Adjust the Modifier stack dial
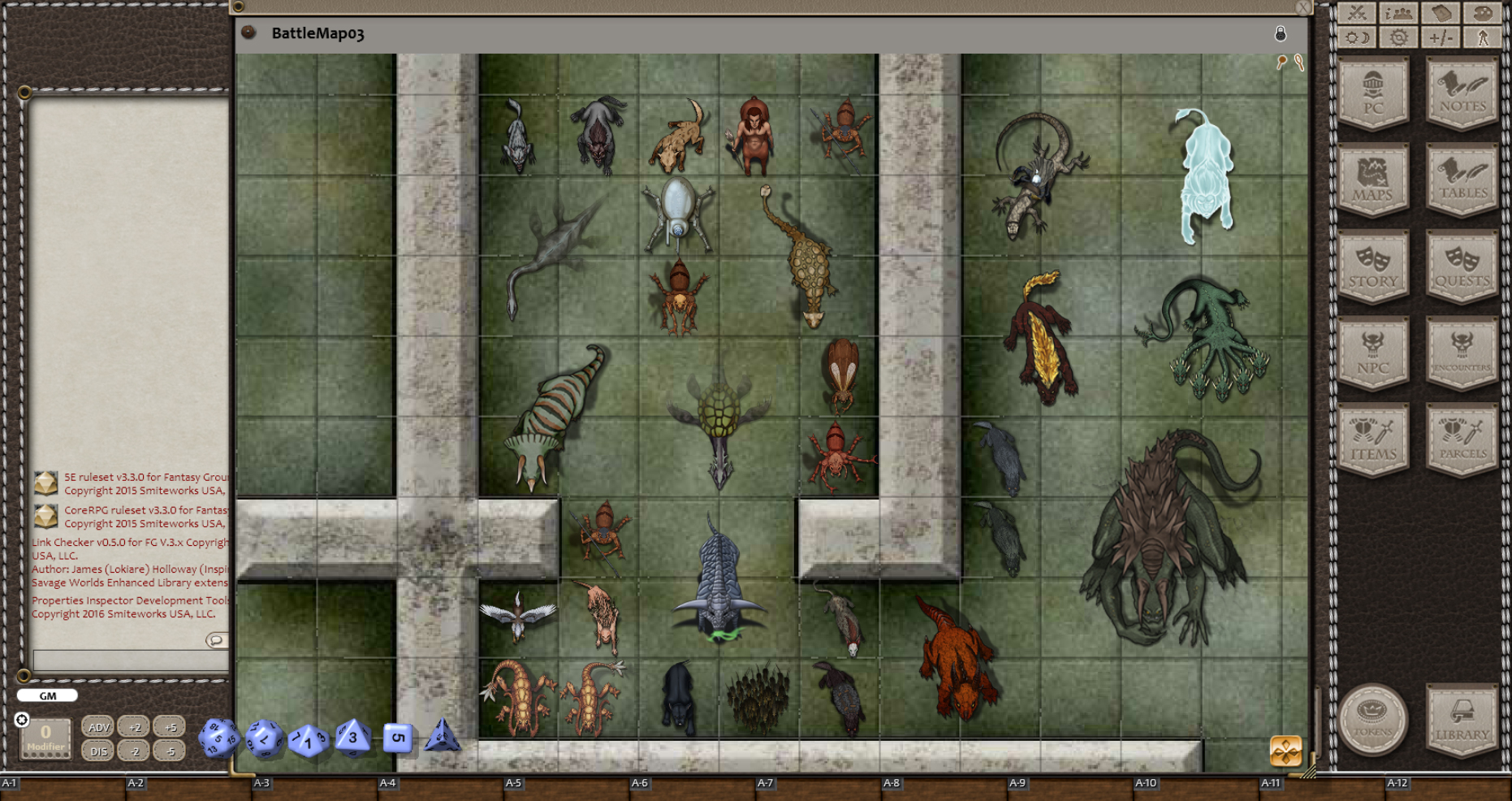The image size is (1512, 801). (46, 738)
